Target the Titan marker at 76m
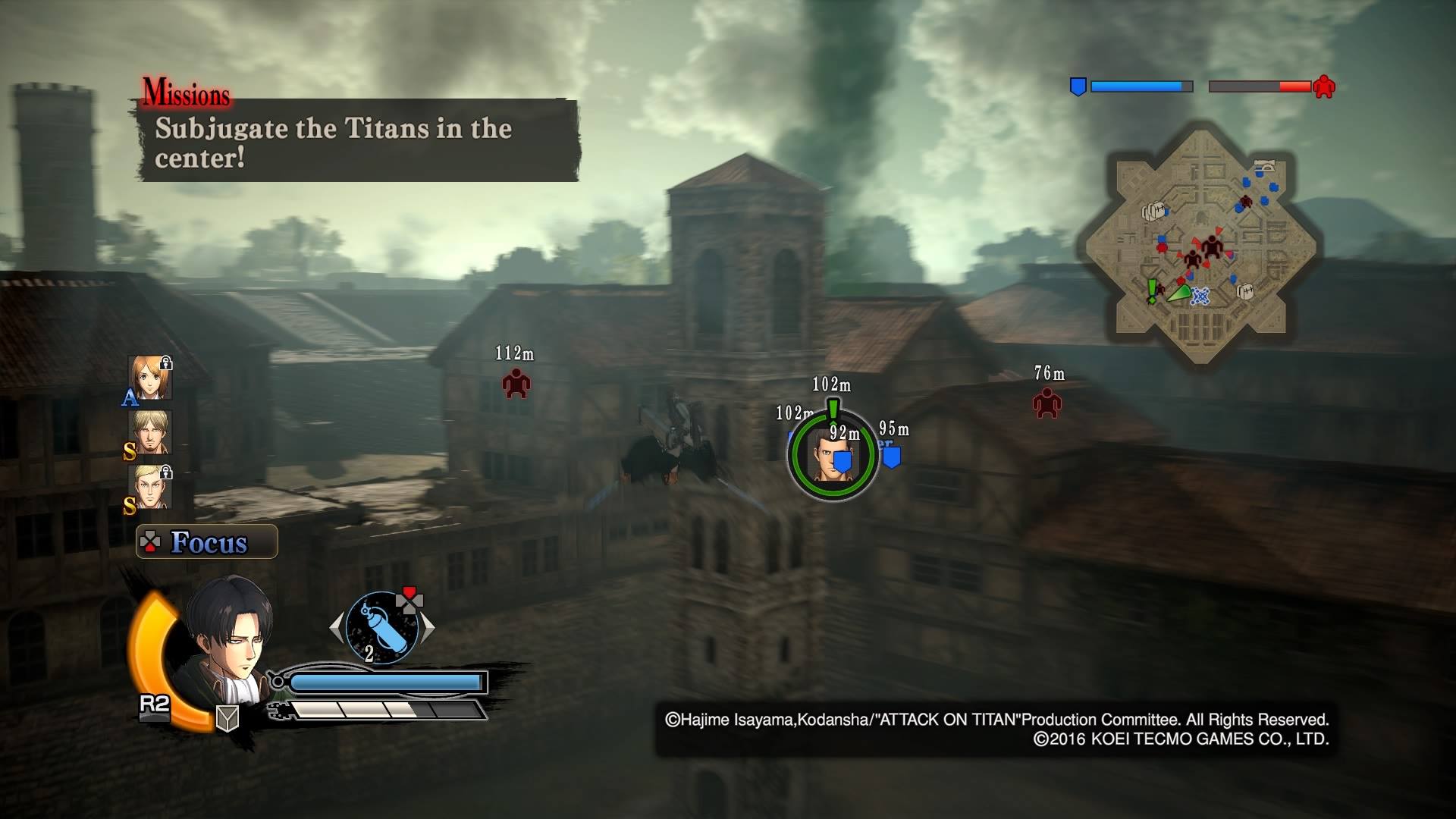The width and height of the screenshot is (1456, 819). coord(1046,403)
